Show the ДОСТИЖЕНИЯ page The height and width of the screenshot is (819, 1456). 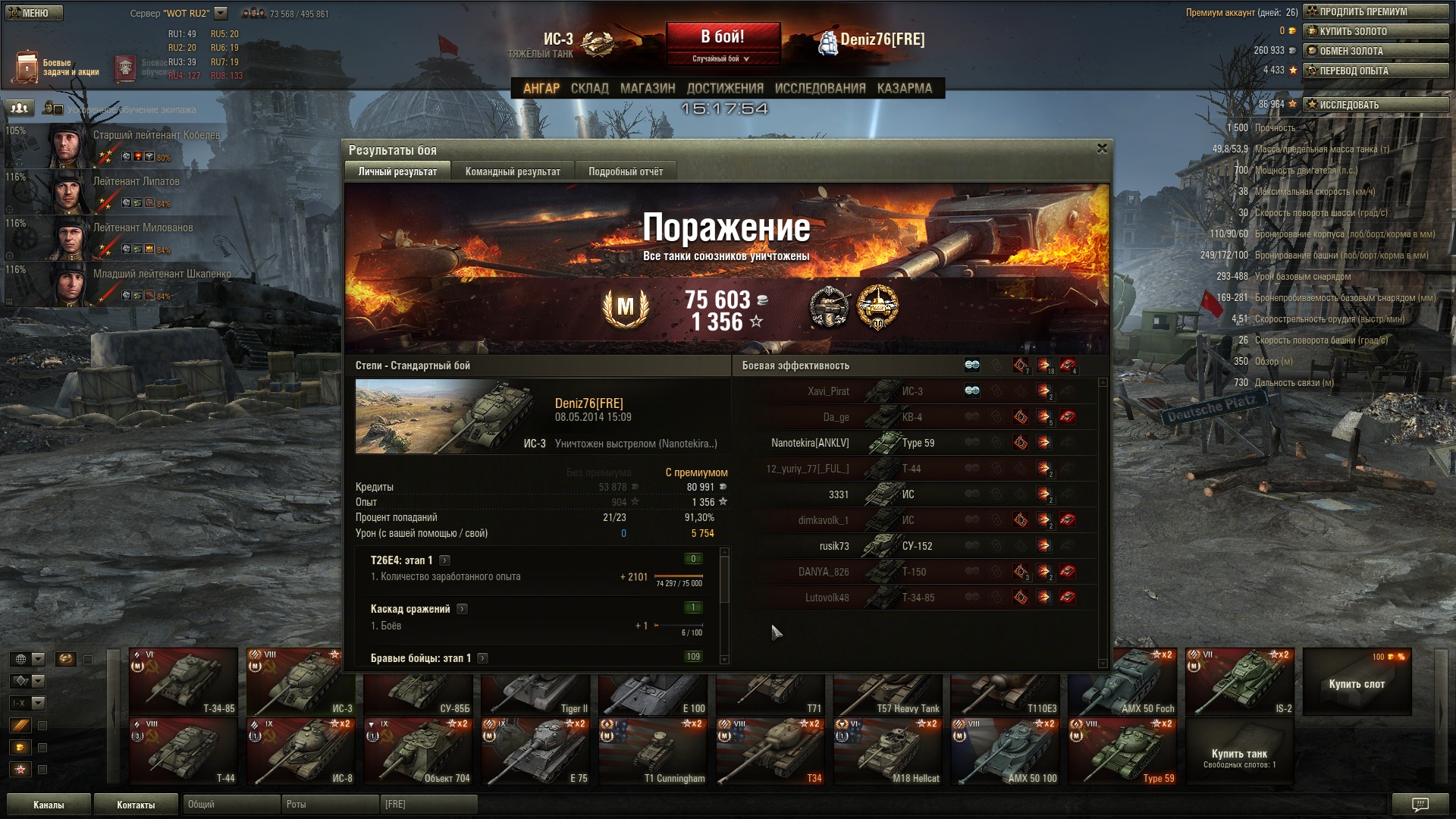pyautogui.click(x=725, y=89)
